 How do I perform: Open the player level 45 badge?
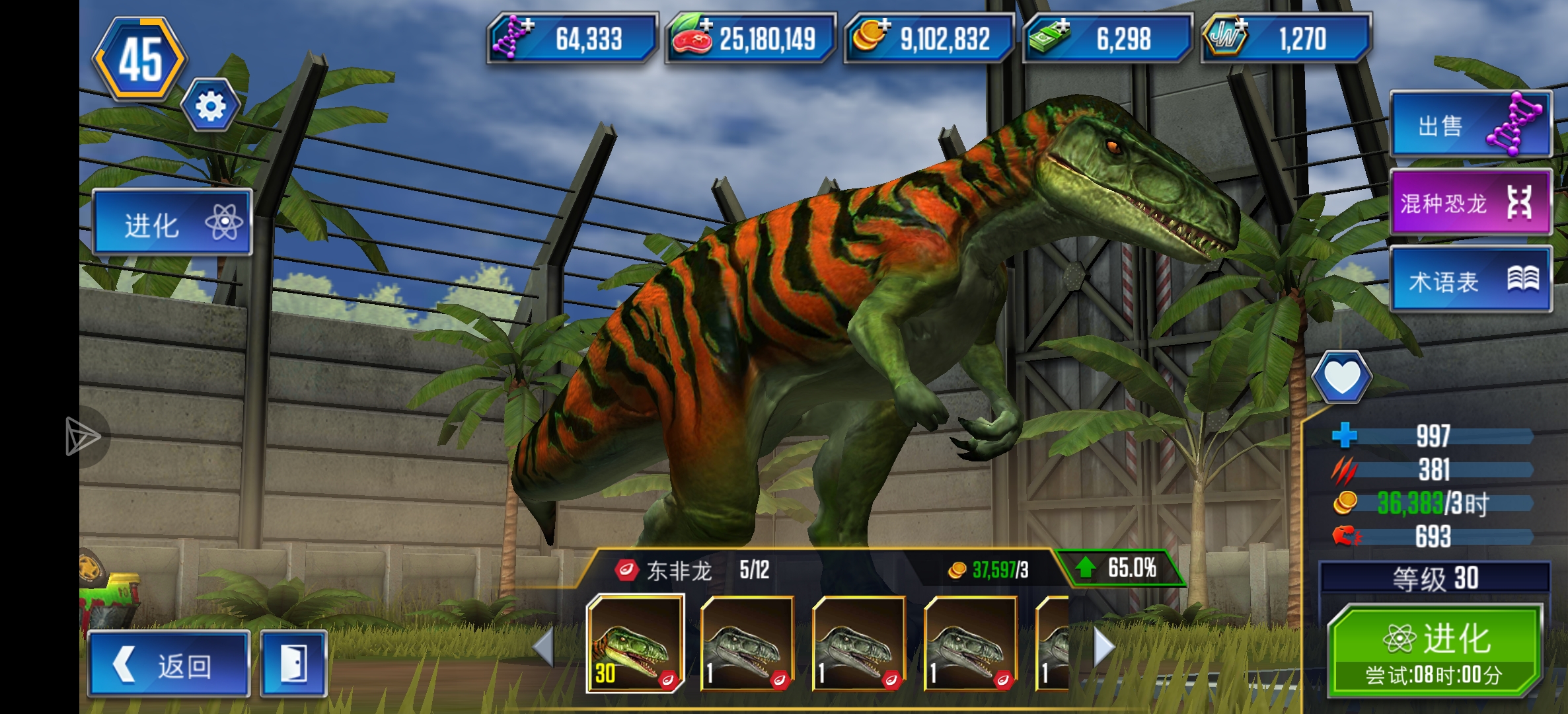point(140,59)
